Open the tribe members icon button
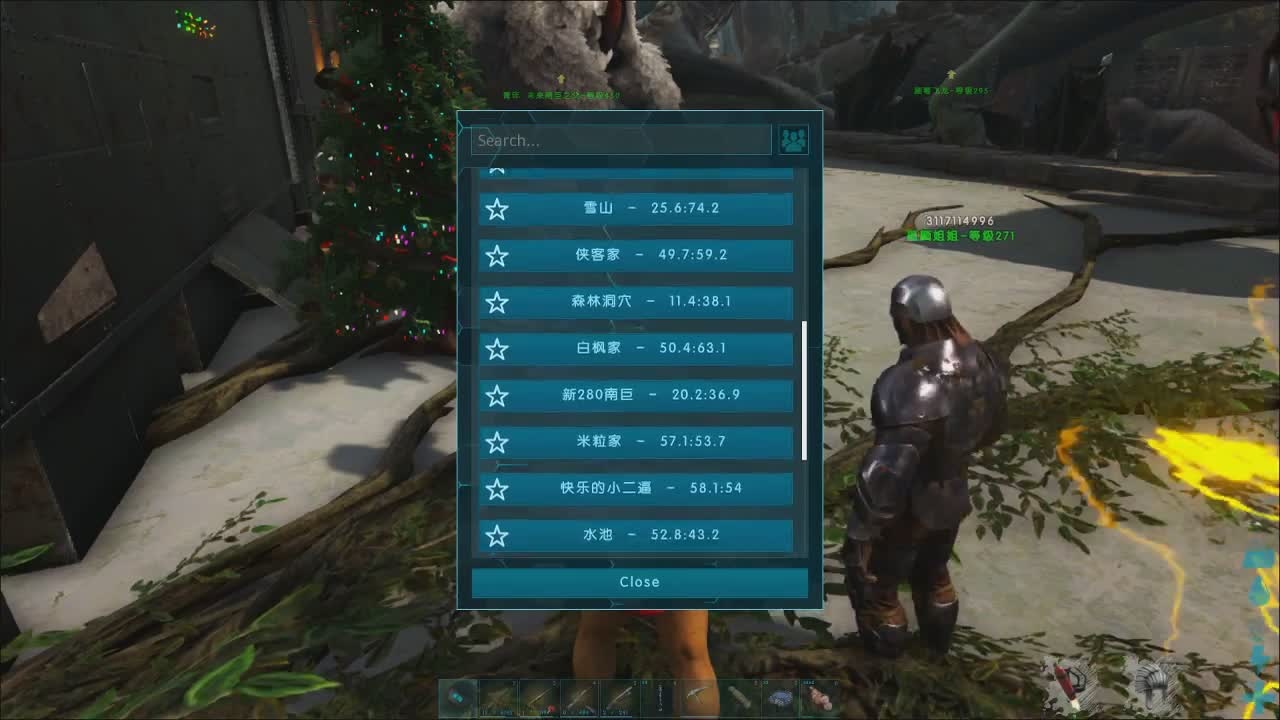1280x720 pixels. pos(794,140)
